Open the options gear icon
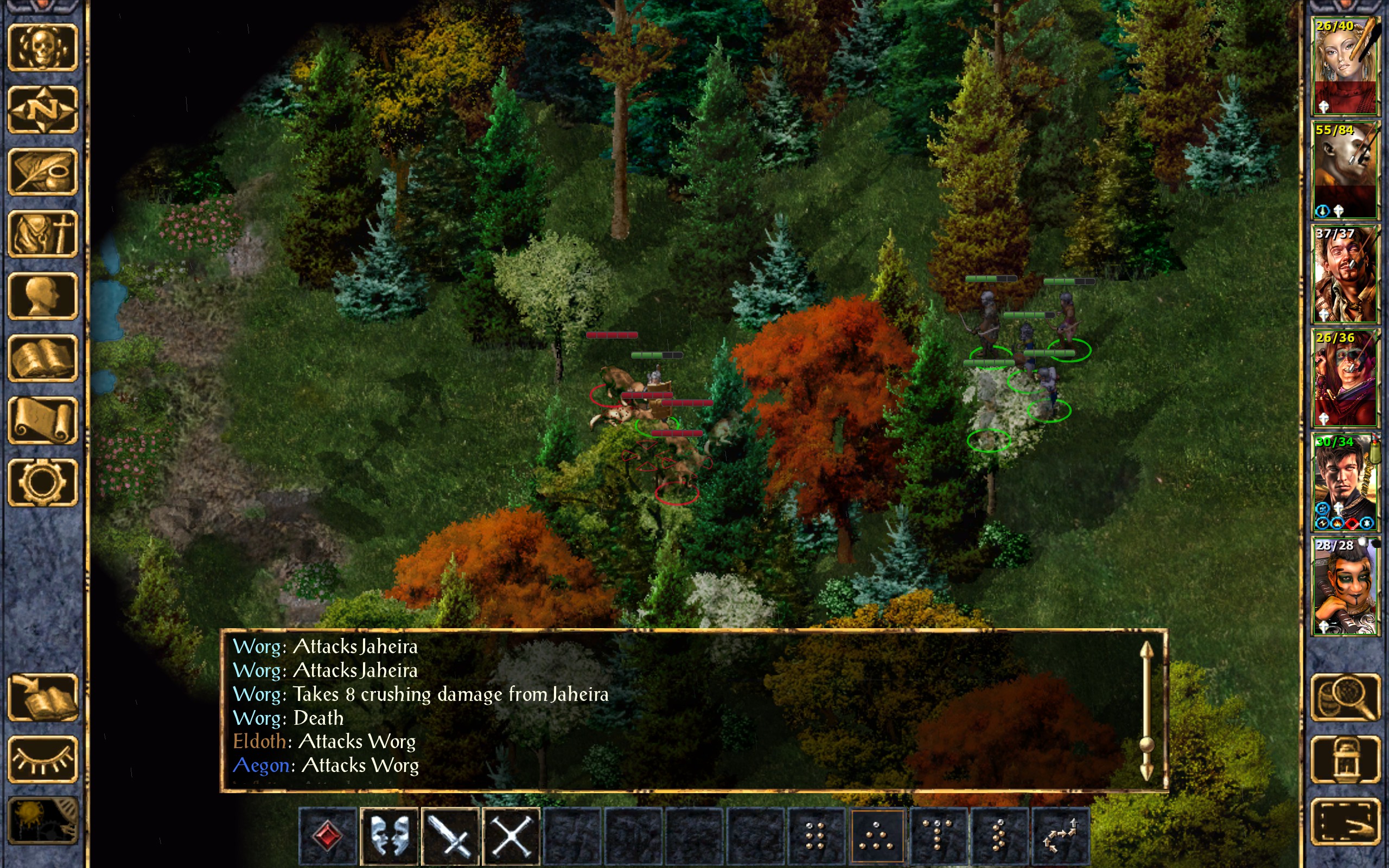 [42, 482]
